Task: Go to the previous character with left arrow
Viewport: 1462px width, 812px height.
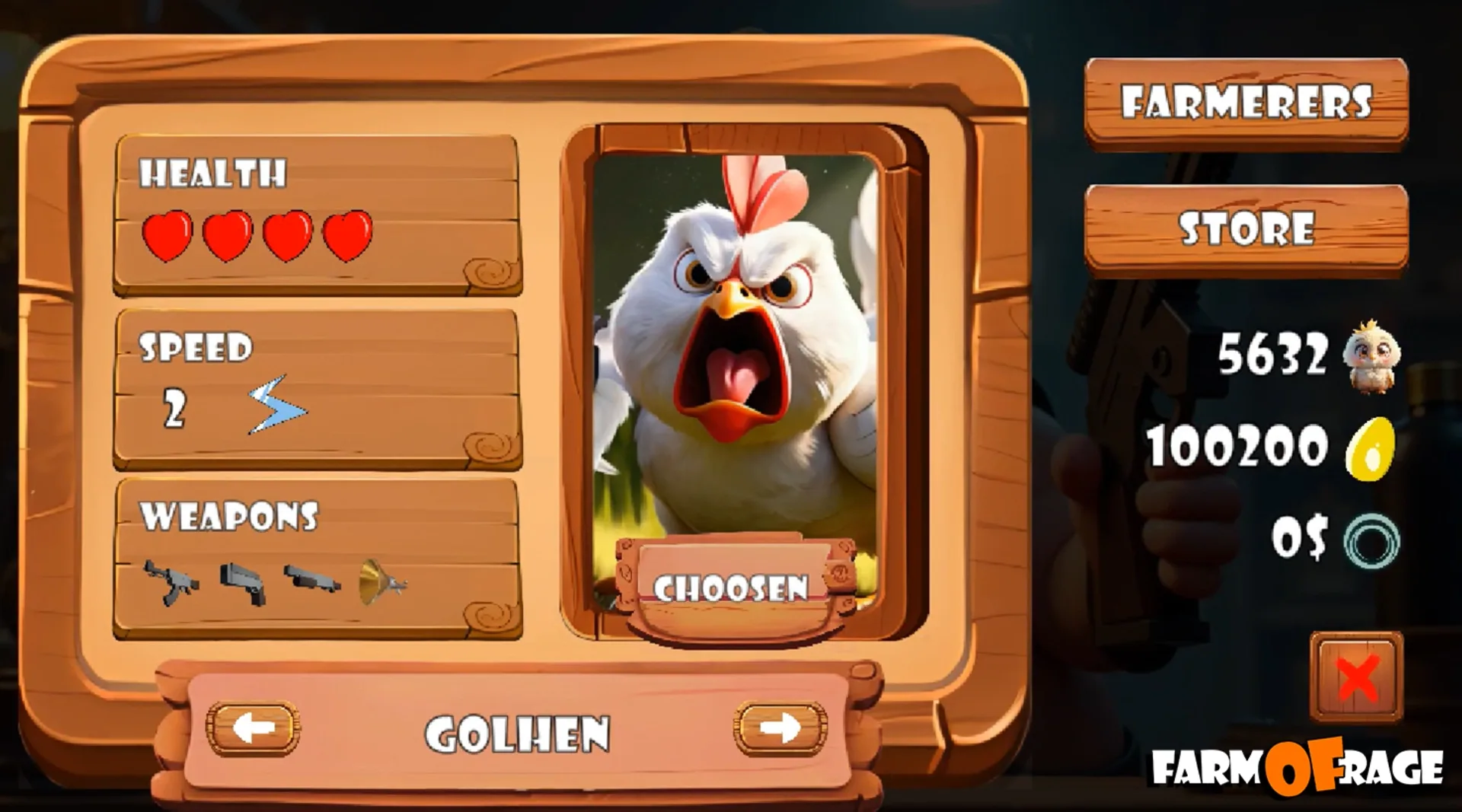Action: (x=255, y=728)
